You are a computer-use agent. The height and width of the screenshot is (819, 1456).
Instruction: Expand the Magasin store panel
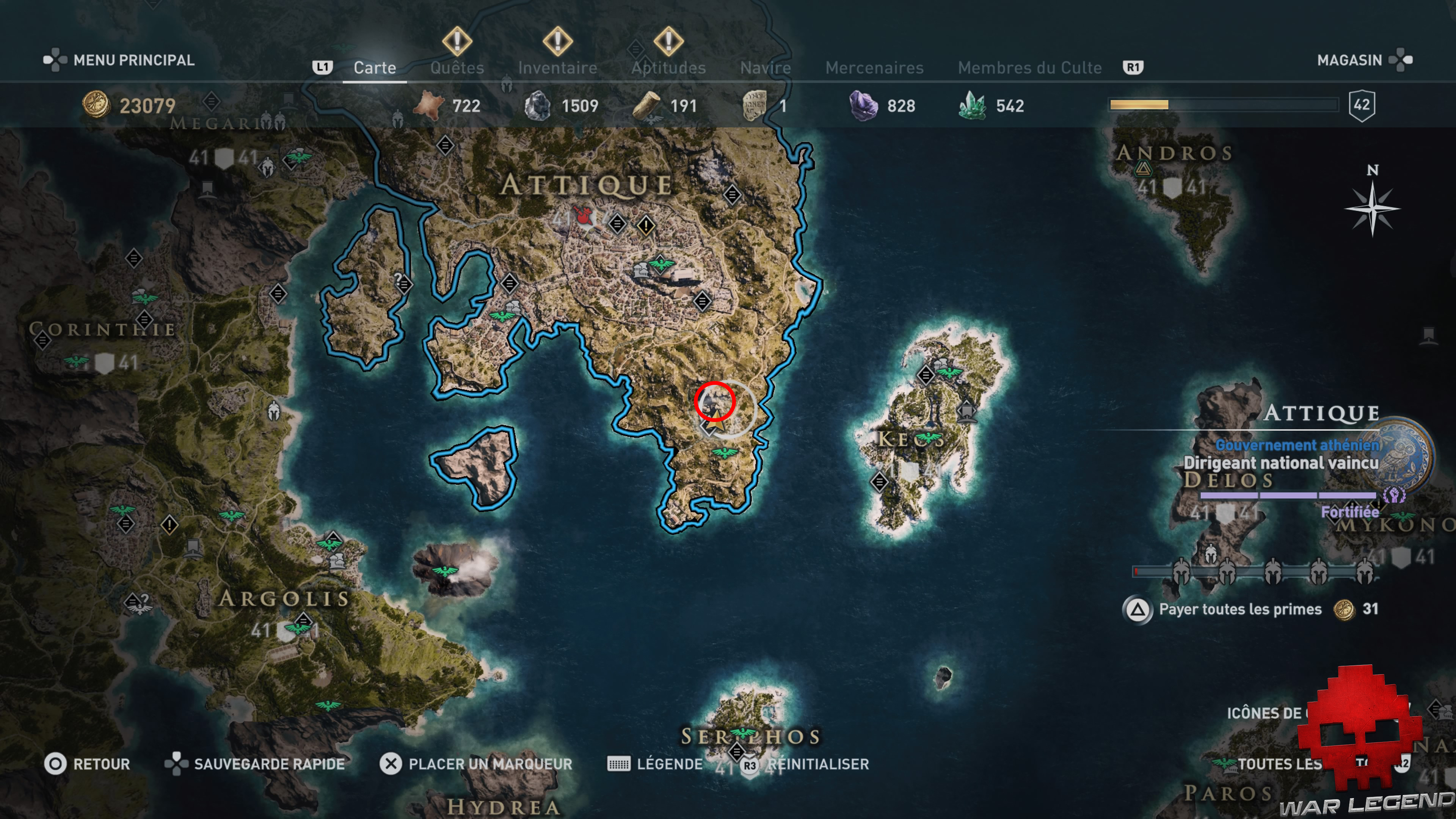tap(1350, 60)
